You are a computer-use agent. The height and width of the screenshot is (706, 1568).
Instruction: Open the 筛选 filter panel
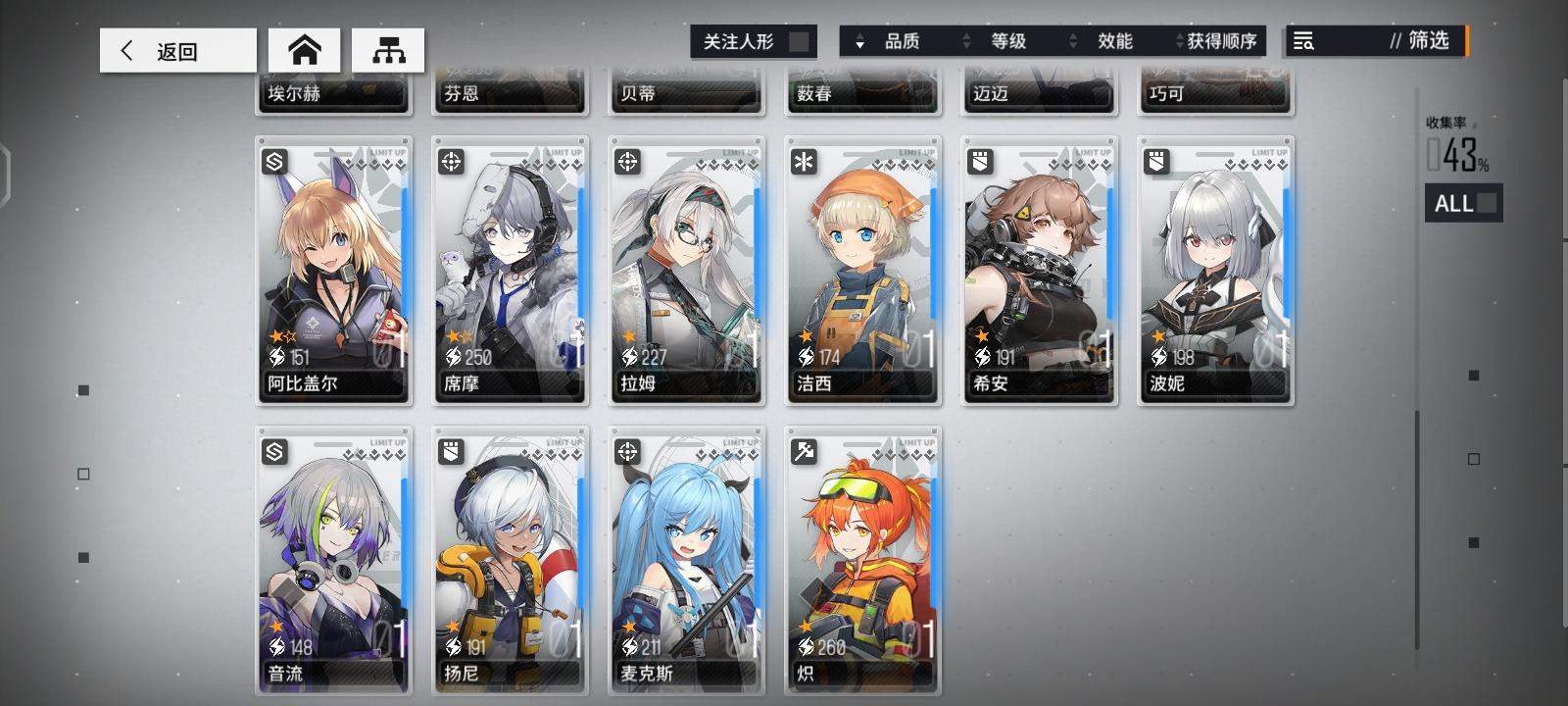click(x=1419, y=42)
